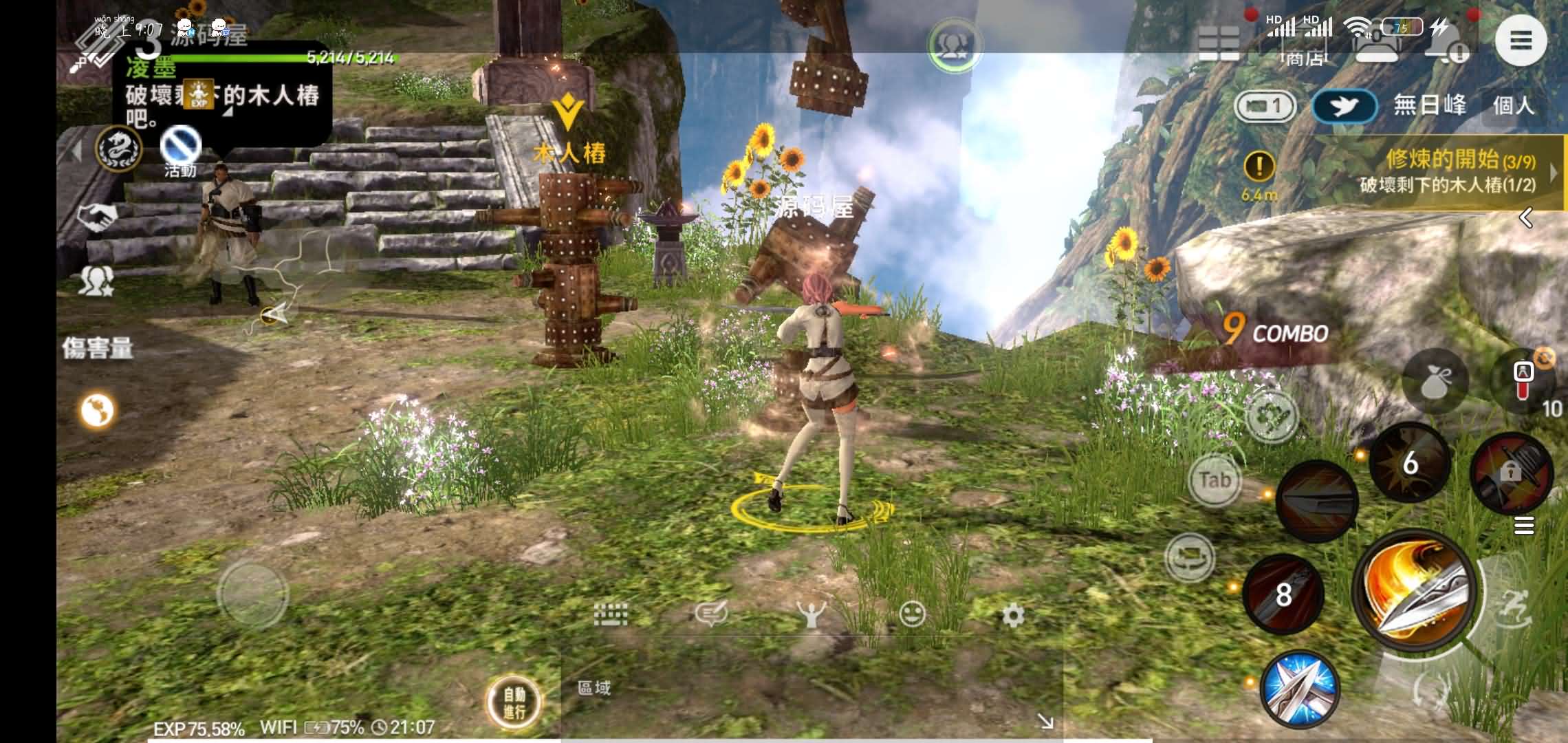The image size is (1568, 743).
Task: Open the loot bag icon
Action: point(1435,382)
